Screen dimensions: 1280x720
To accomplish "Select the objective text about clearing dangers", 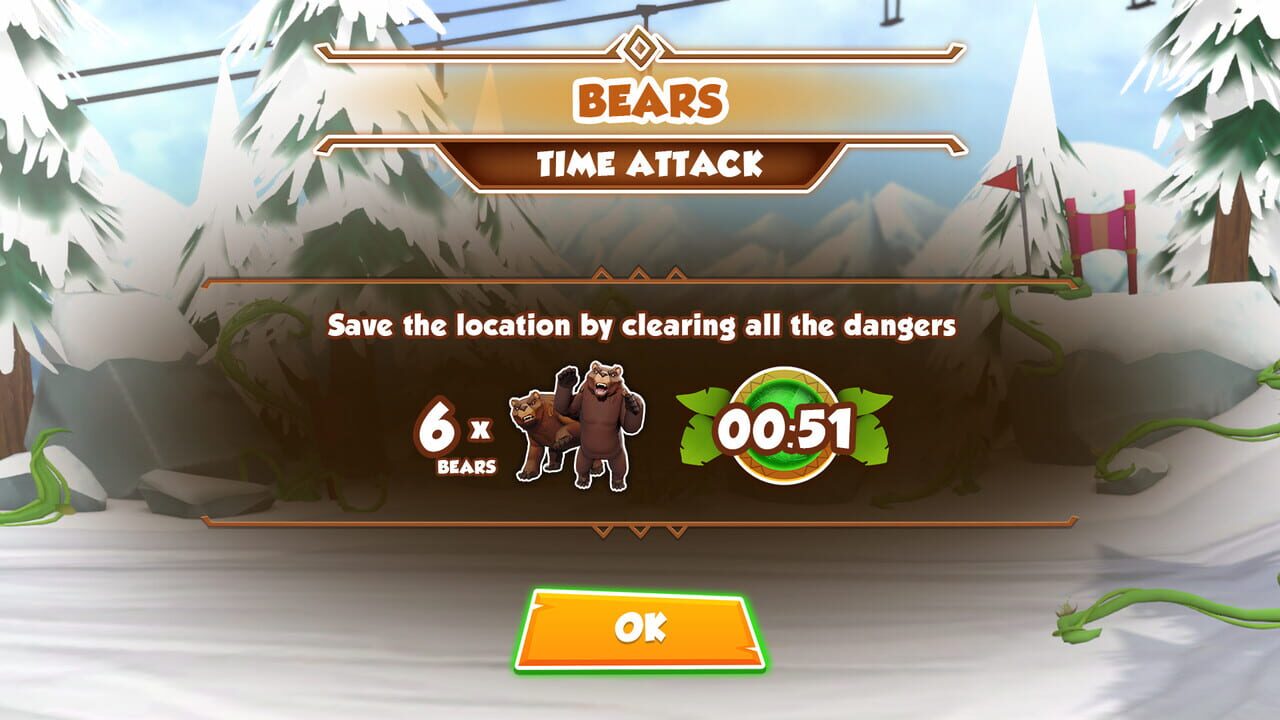I will point(639,322).
